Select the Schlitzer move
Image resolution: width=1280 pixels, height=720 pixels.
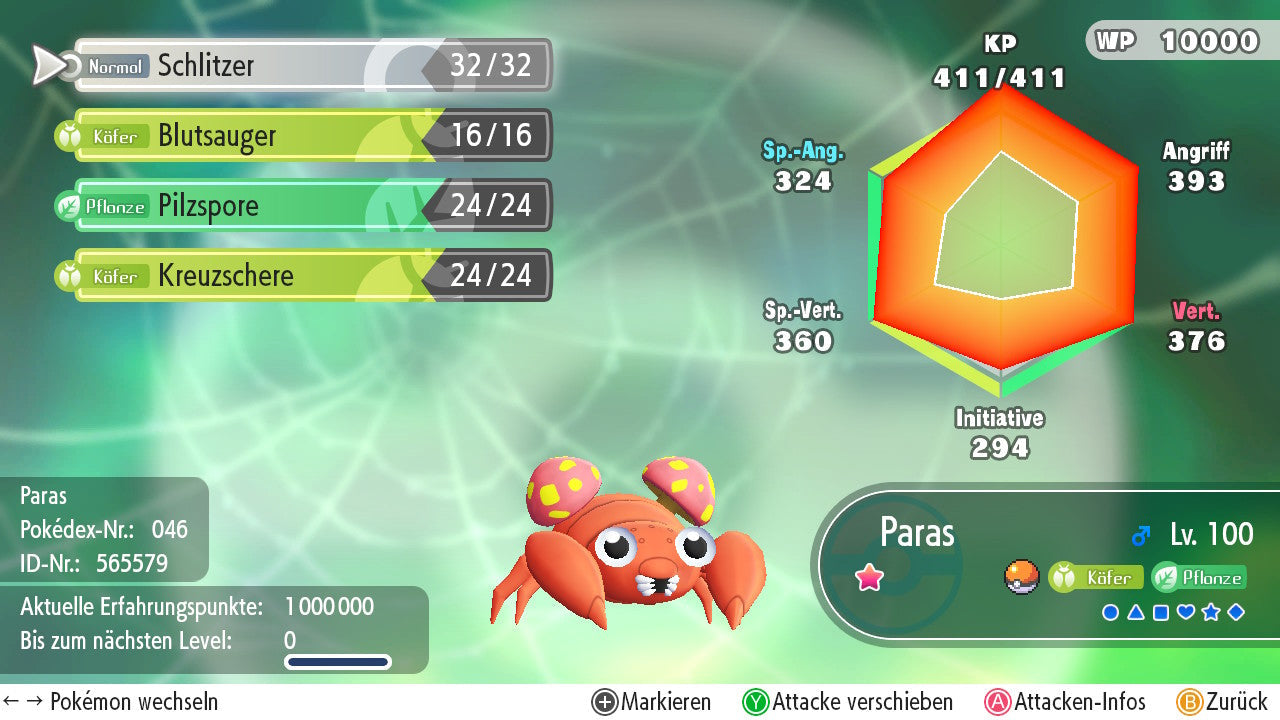[x=310, y=66]
